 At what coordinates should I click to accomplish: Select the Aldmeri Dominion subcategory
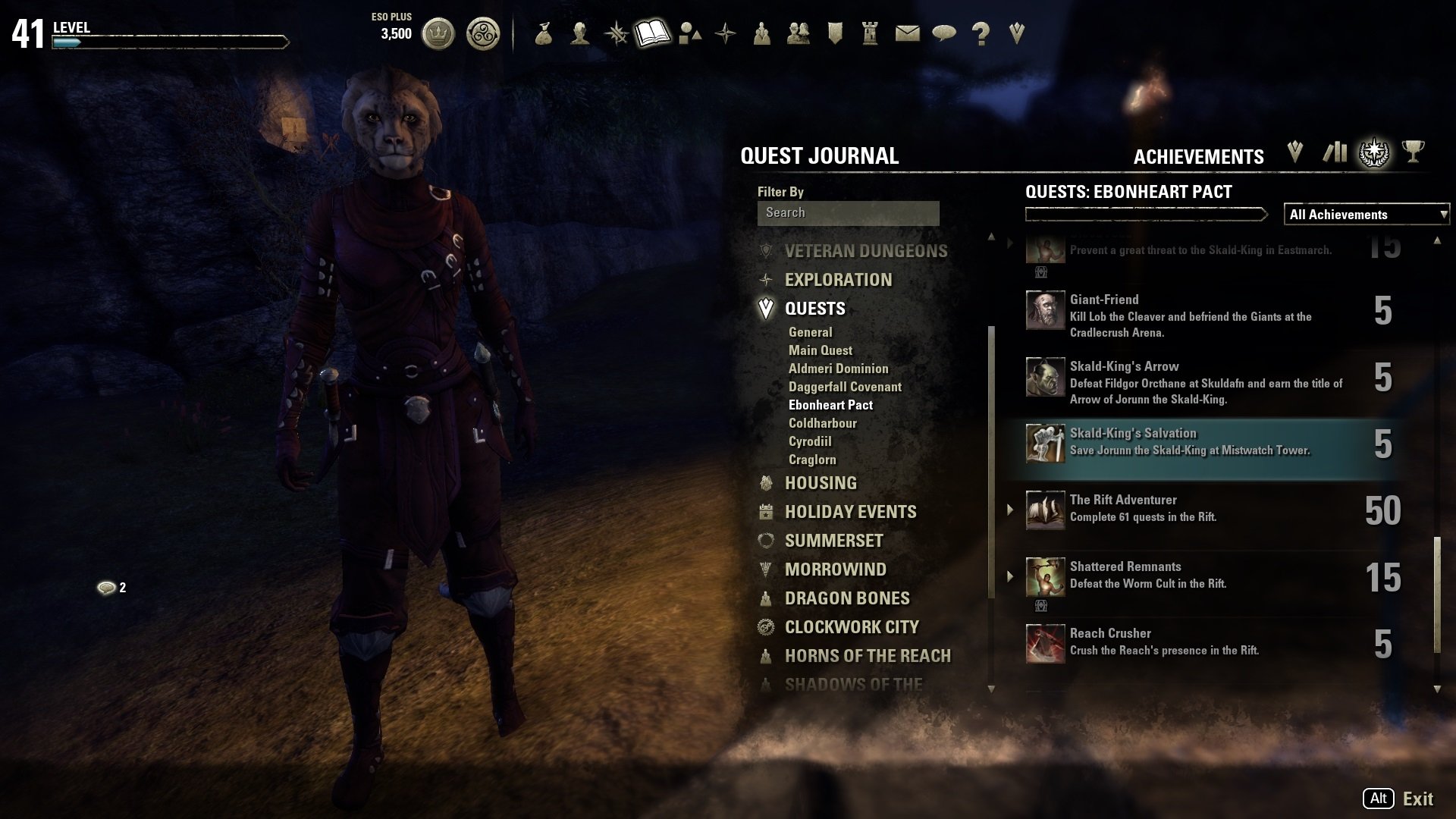click(838, 369)
